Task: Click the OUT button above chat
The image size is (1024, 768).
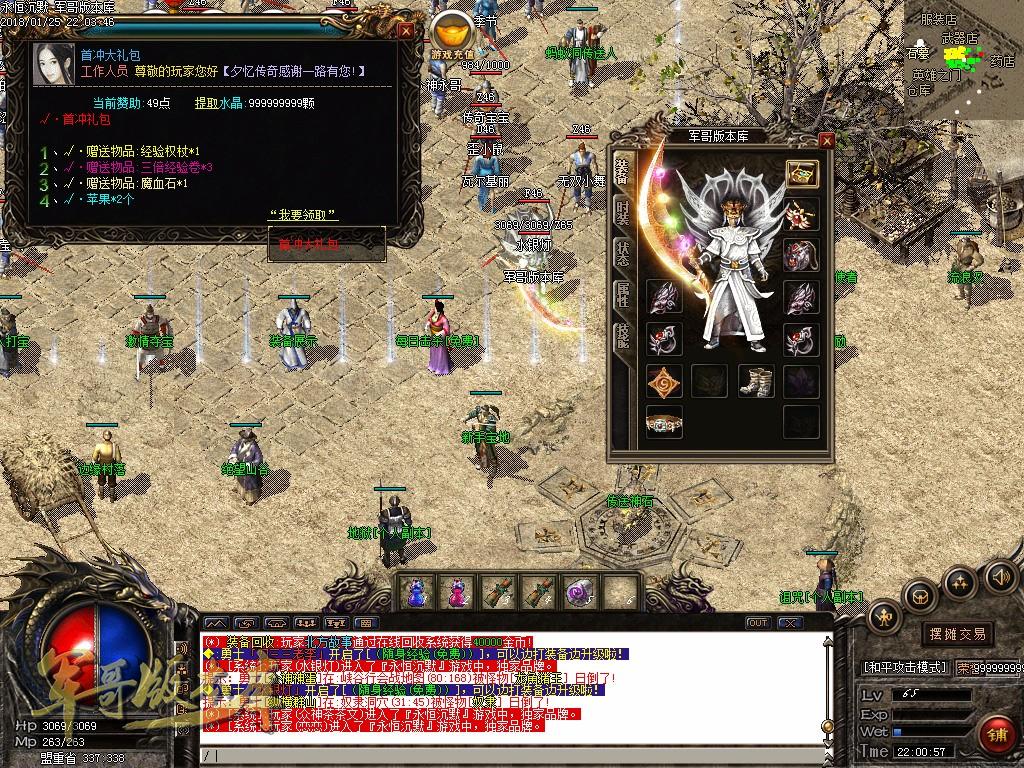Action: [758, 623]
